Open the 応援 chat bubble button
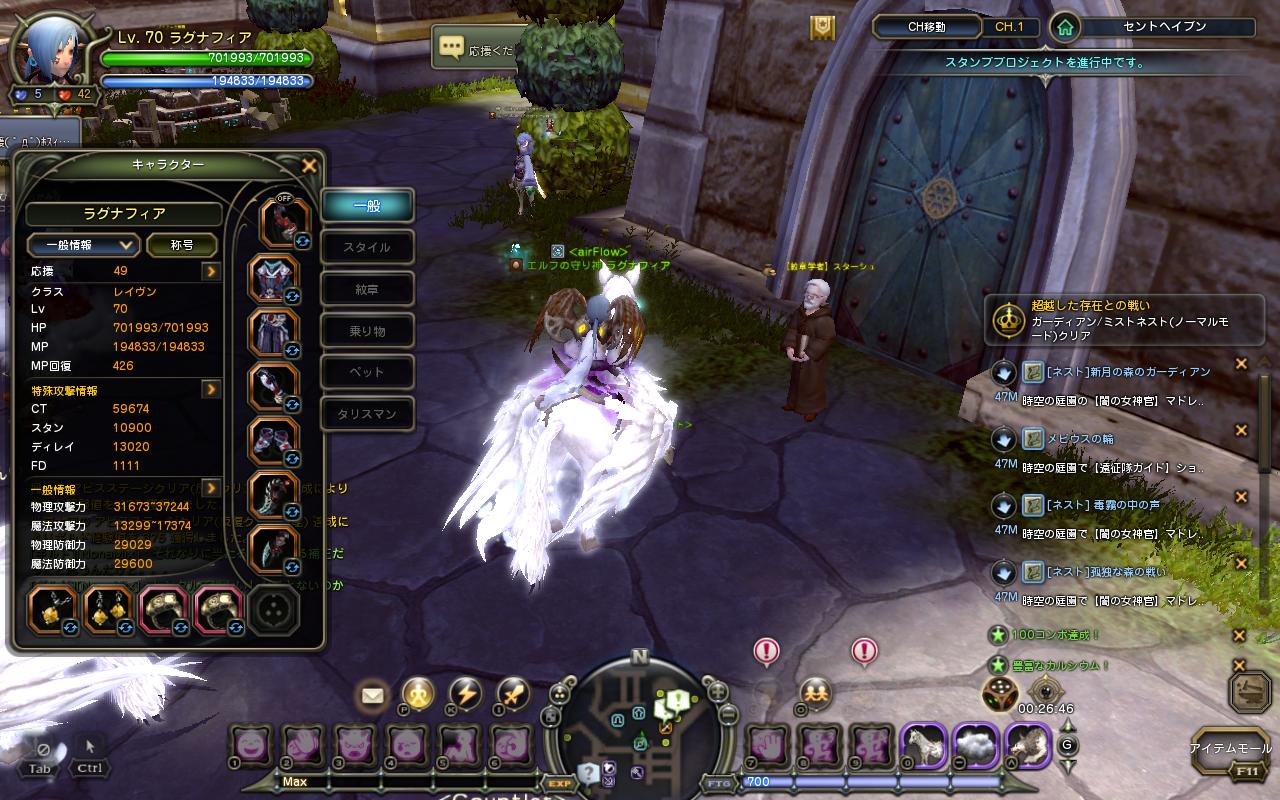This screenshot has width=1280, height=800. pyautogui.click(x=452, y=47)
